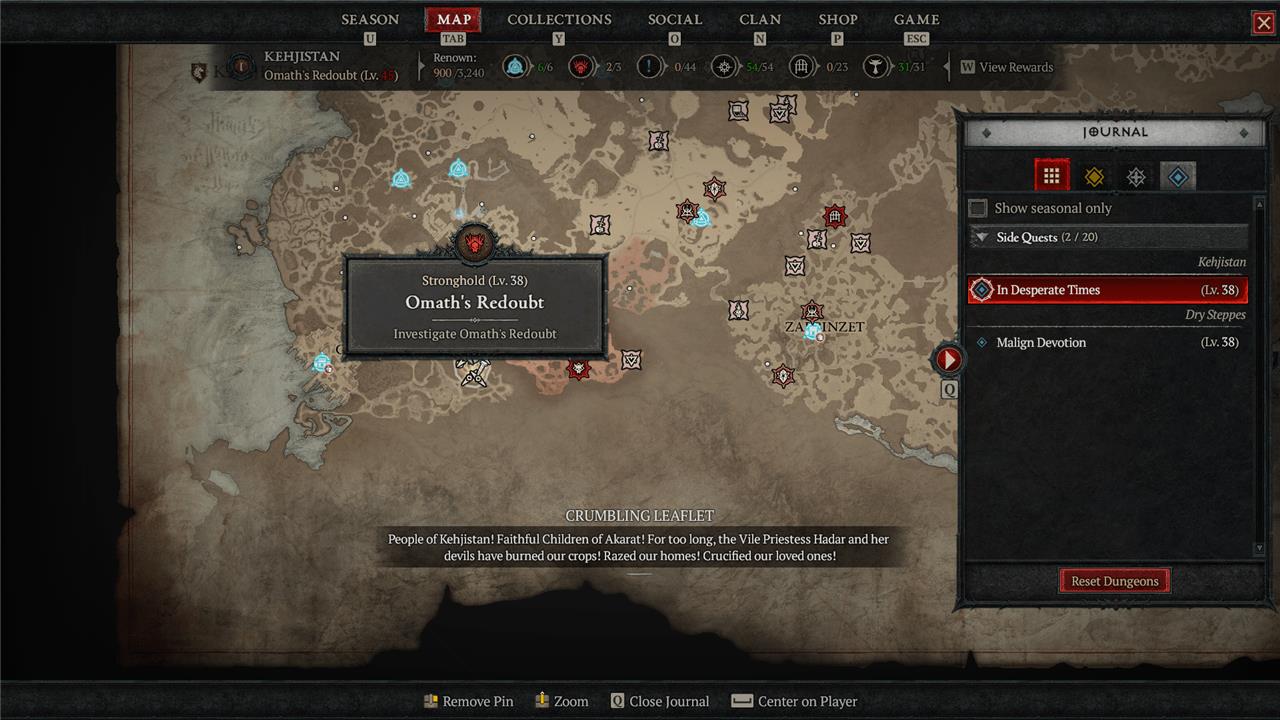Image resolution: width=1280 pixels, height=720 pixels.
Task: Collapse the journal with the red arrow
Action: pyautogui.click(x=948, y=359)
